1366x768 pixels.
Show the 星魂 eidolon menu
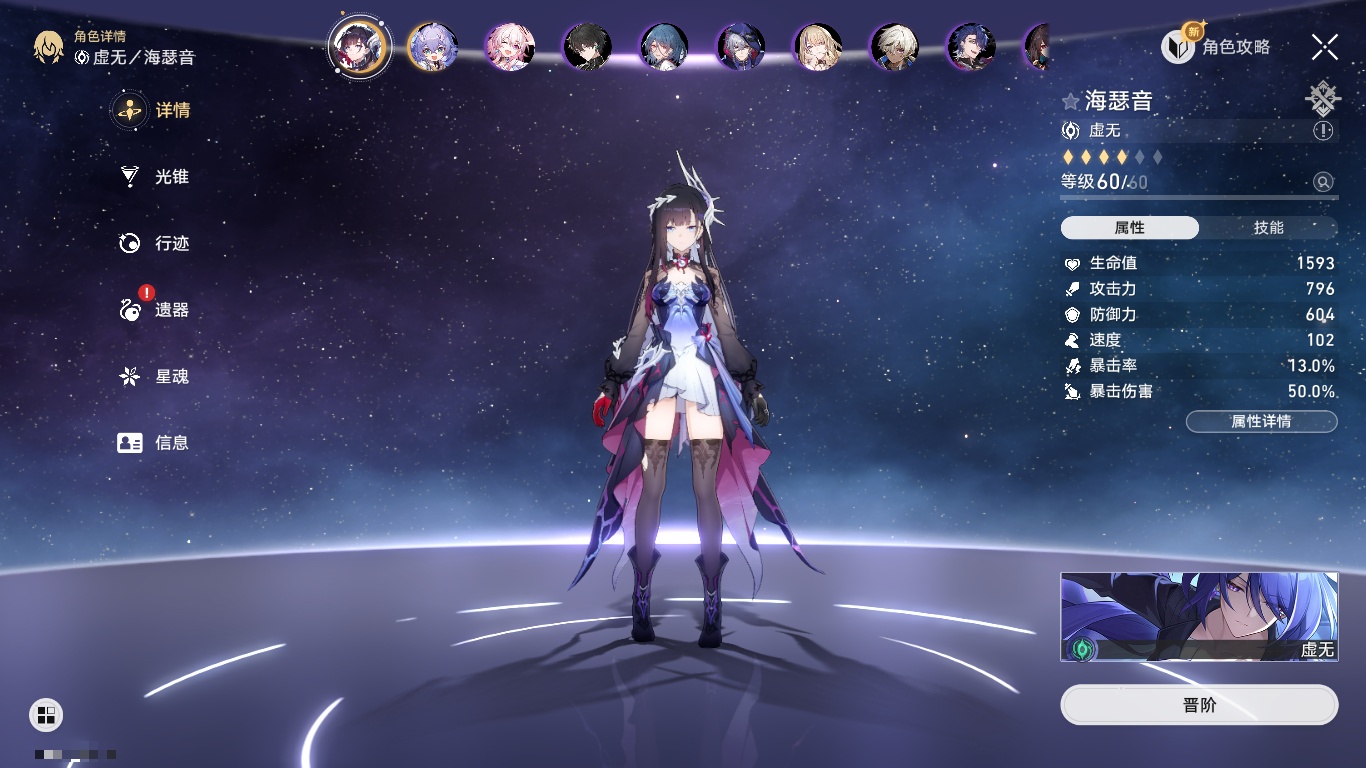pyautogui.click(x=154, y=377)
